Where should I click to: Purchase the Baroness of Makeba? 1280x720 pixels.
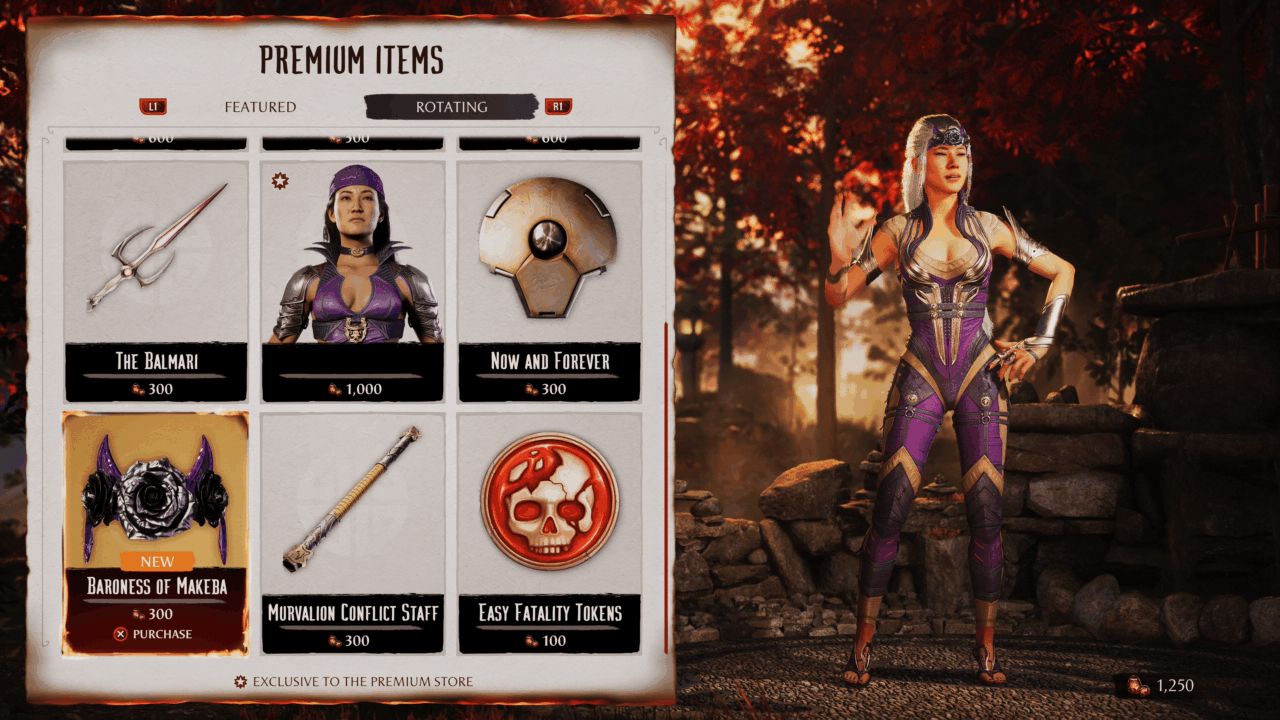coord(156,634)
